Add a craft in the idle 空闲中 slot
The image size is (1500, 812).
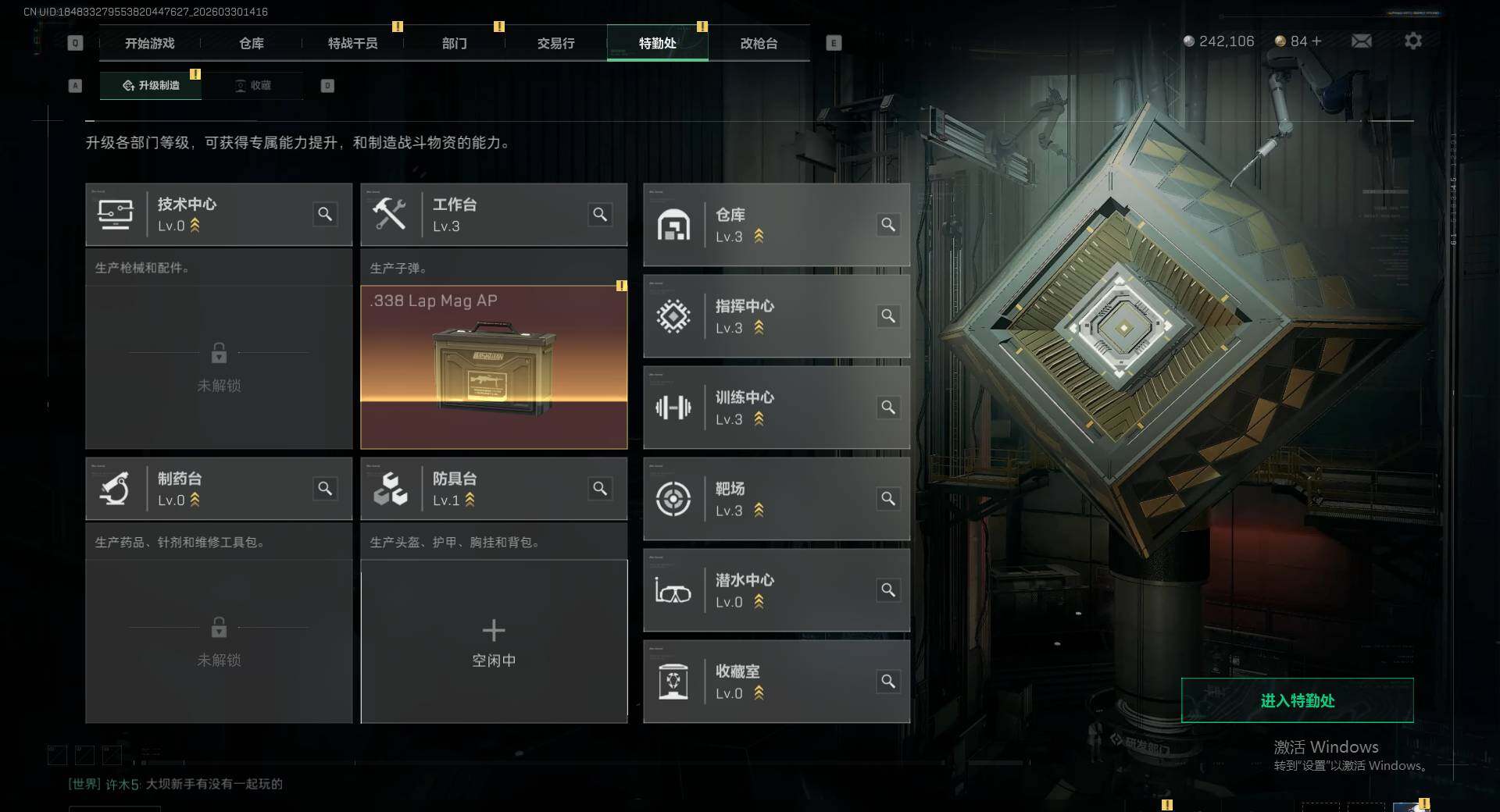[x=494, y=642]
